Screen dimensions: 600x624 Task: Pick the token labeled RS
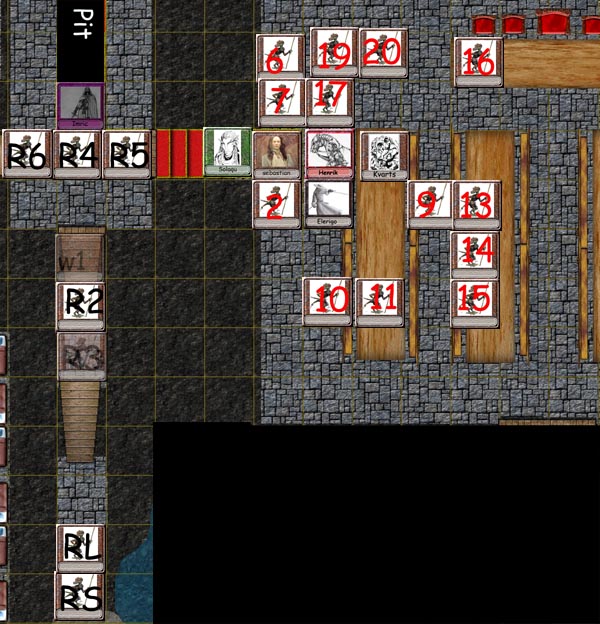coord(79,596)
